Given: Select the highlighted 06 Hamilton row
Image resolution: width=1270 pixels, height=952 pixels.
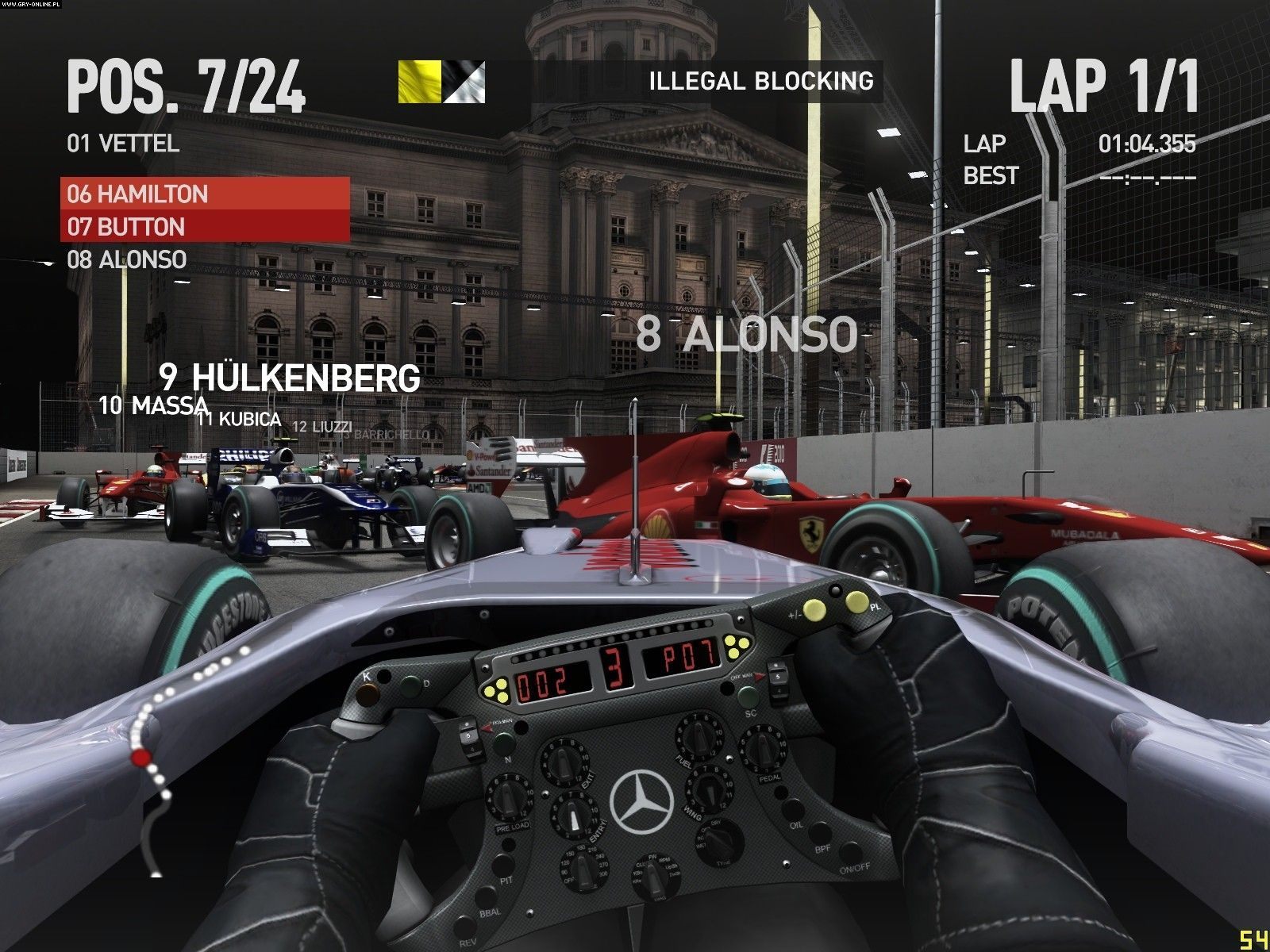Looking at the screenshot, I should [x=205, y=194].
